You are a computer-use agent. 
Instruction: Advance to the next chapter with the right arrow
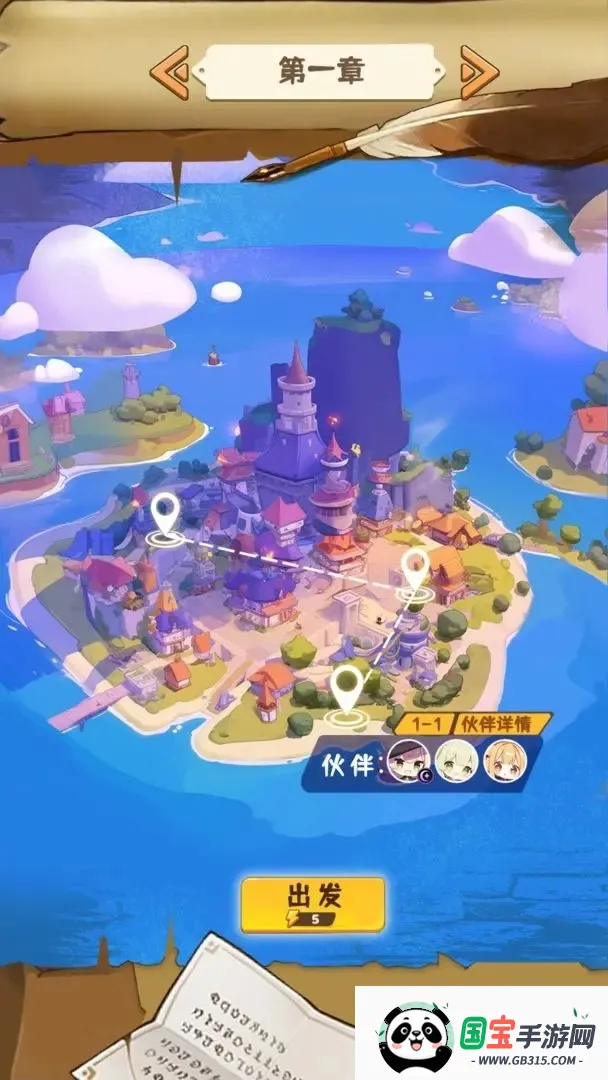[x=479, y=71]
